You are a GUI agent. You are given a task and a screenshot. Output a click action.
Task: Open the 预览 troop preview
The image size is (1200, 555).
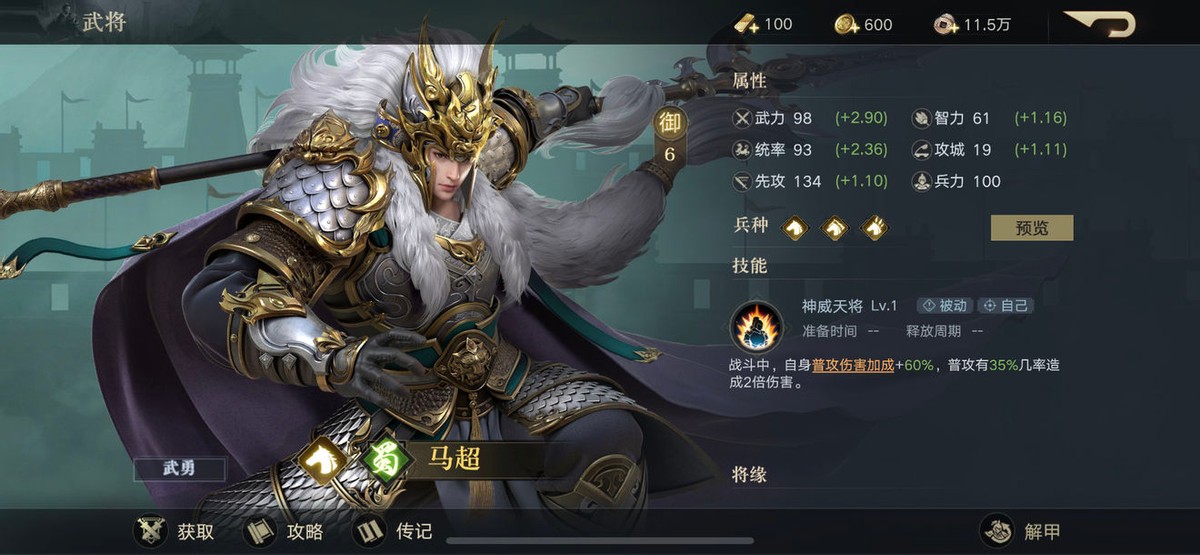1031,227
